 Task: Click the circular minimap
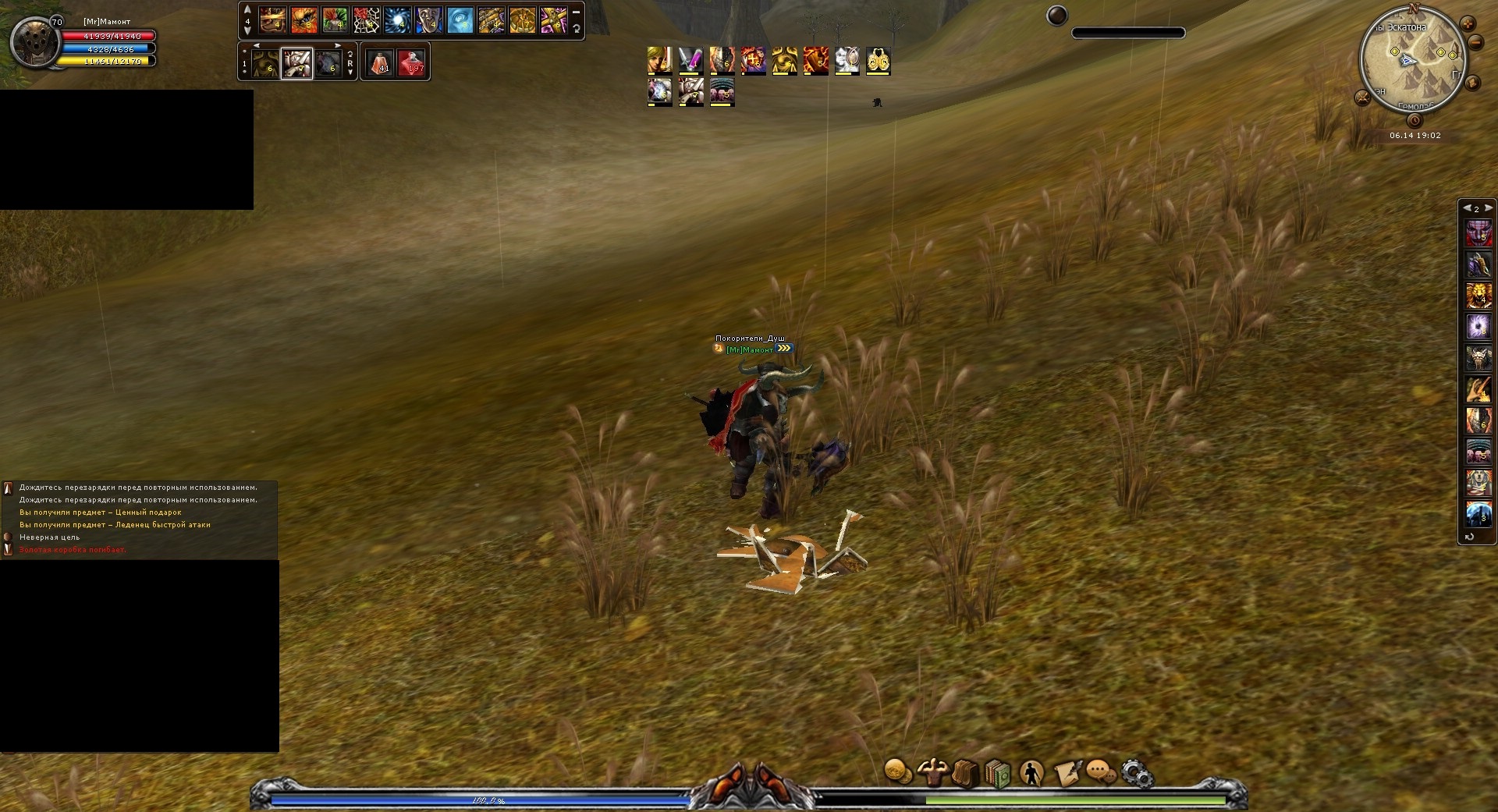[1412, 60]
